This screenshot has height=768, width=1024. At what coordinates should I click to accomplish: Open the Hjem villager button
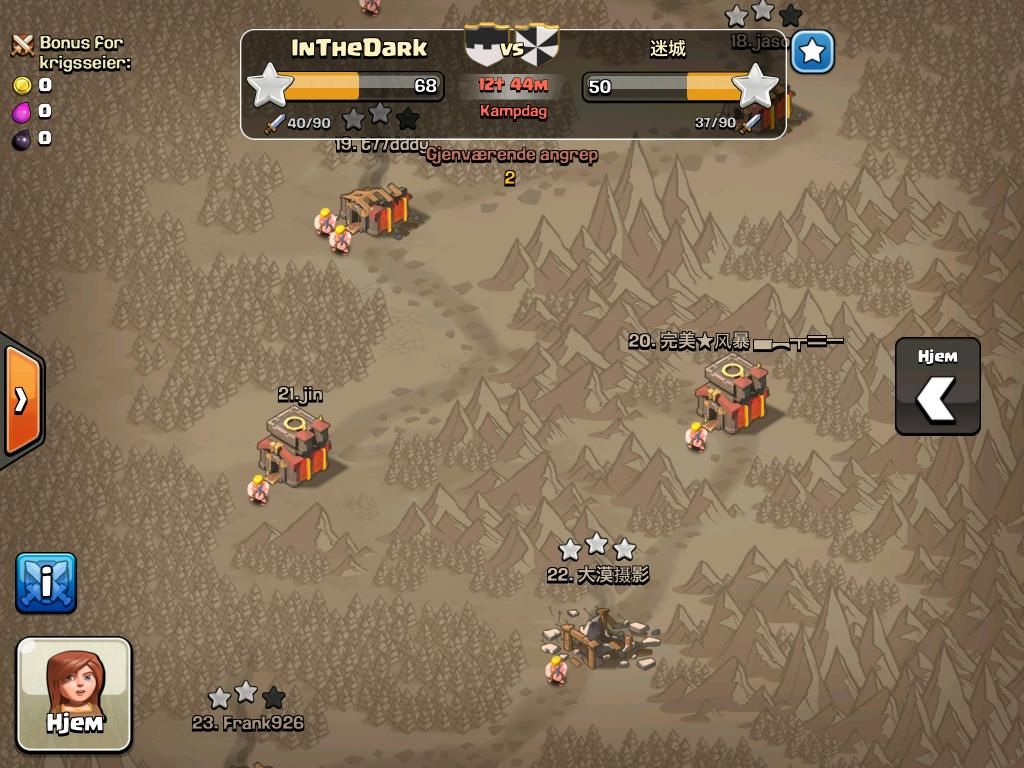(74, 693)
